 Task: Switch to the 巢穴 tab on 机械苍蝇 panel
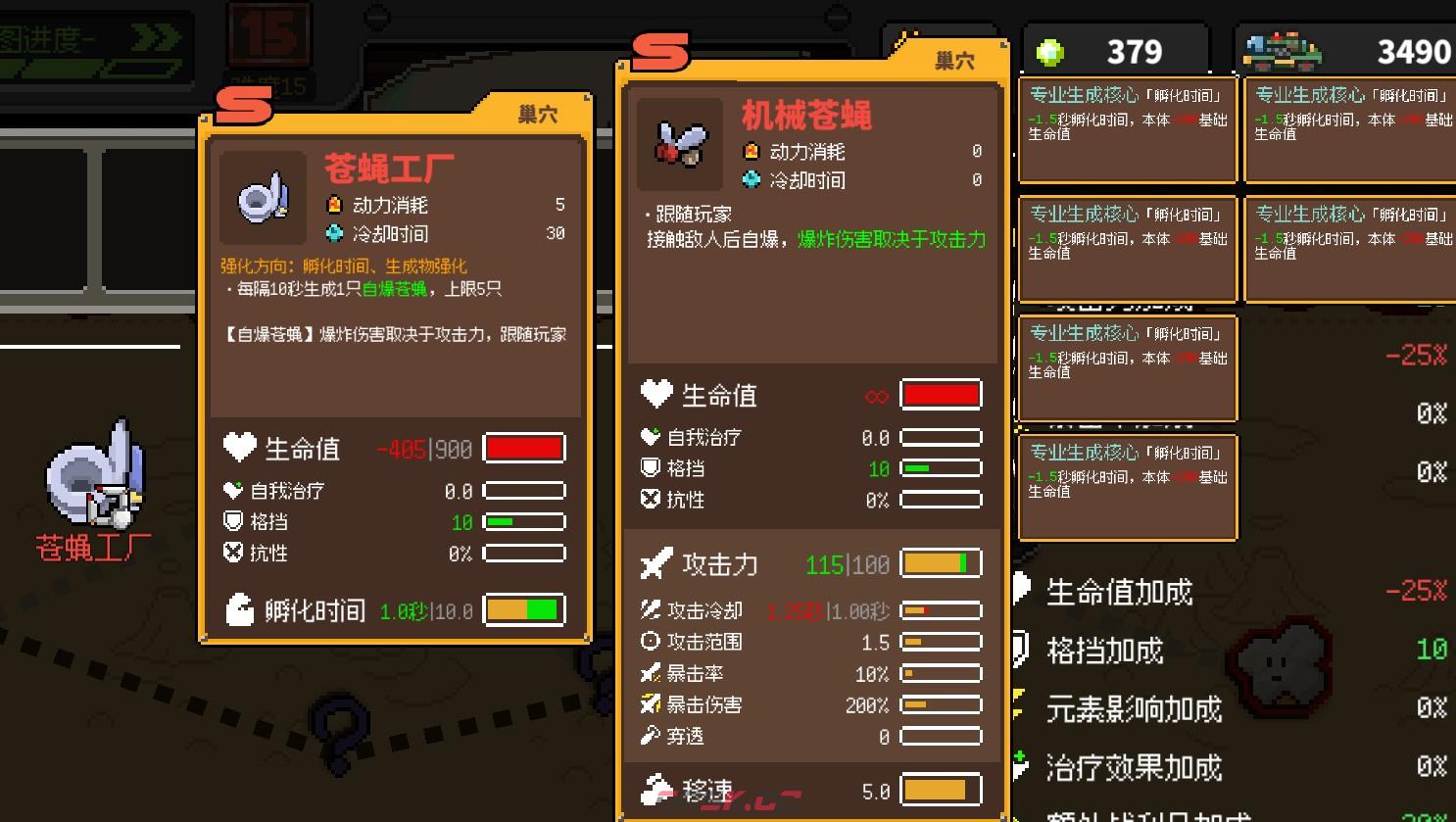pos(954,60)
